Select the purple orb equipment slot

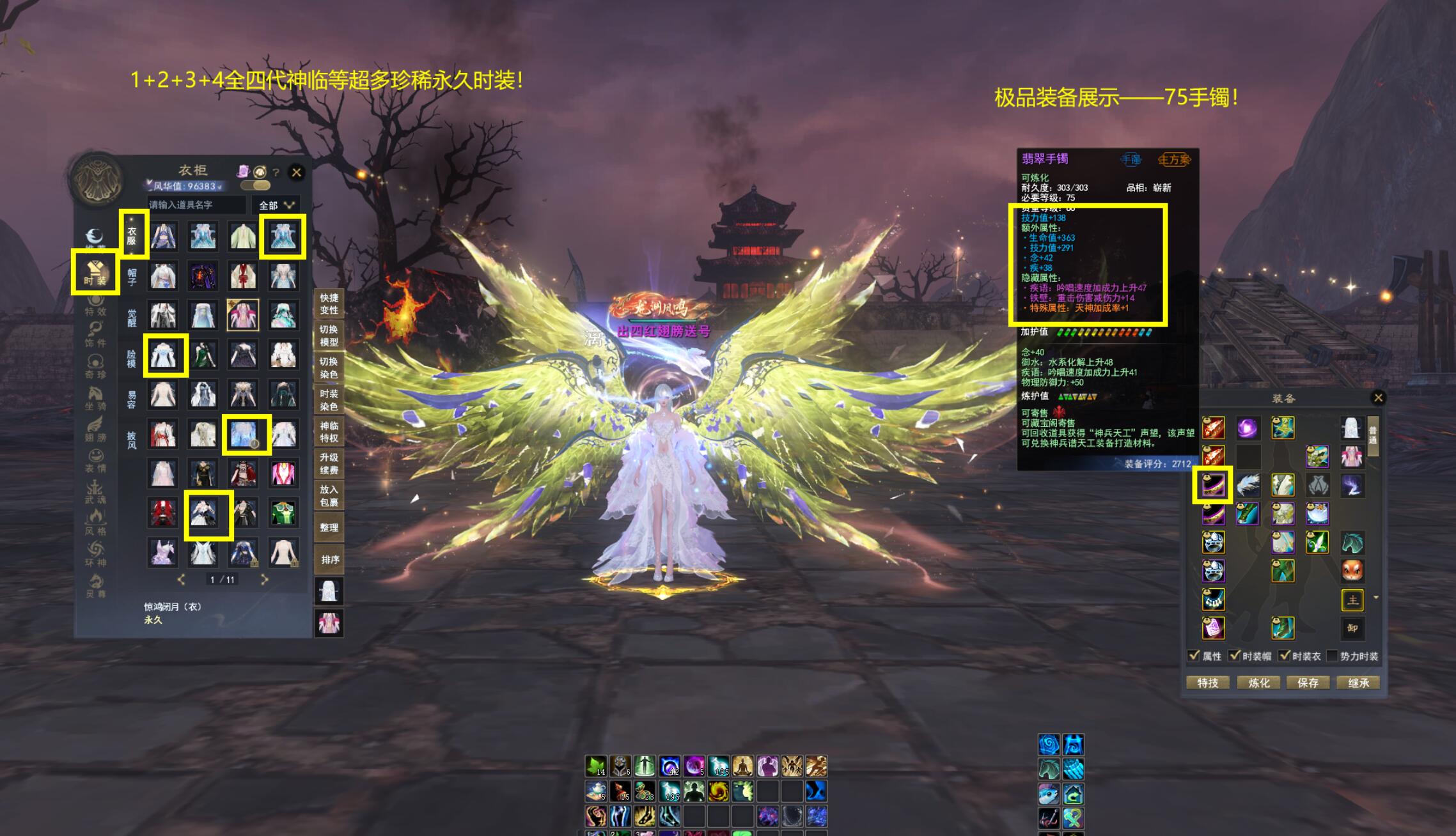[1247, 428]
